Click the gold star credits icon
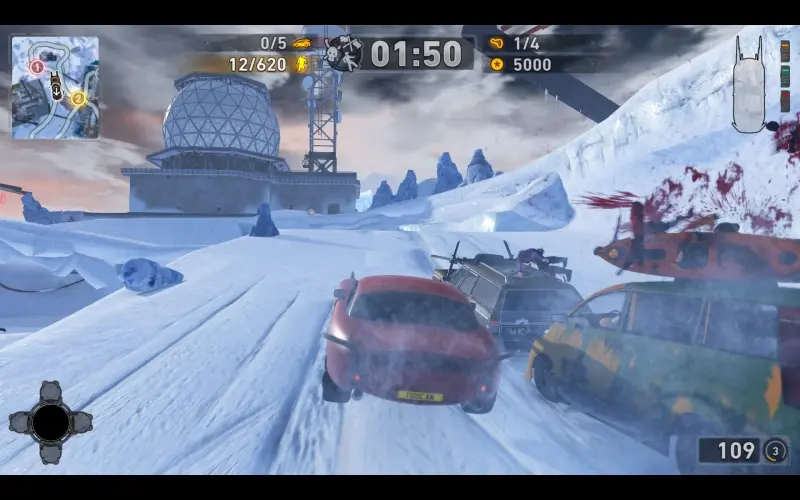800x500 pixels. [497, 64]
